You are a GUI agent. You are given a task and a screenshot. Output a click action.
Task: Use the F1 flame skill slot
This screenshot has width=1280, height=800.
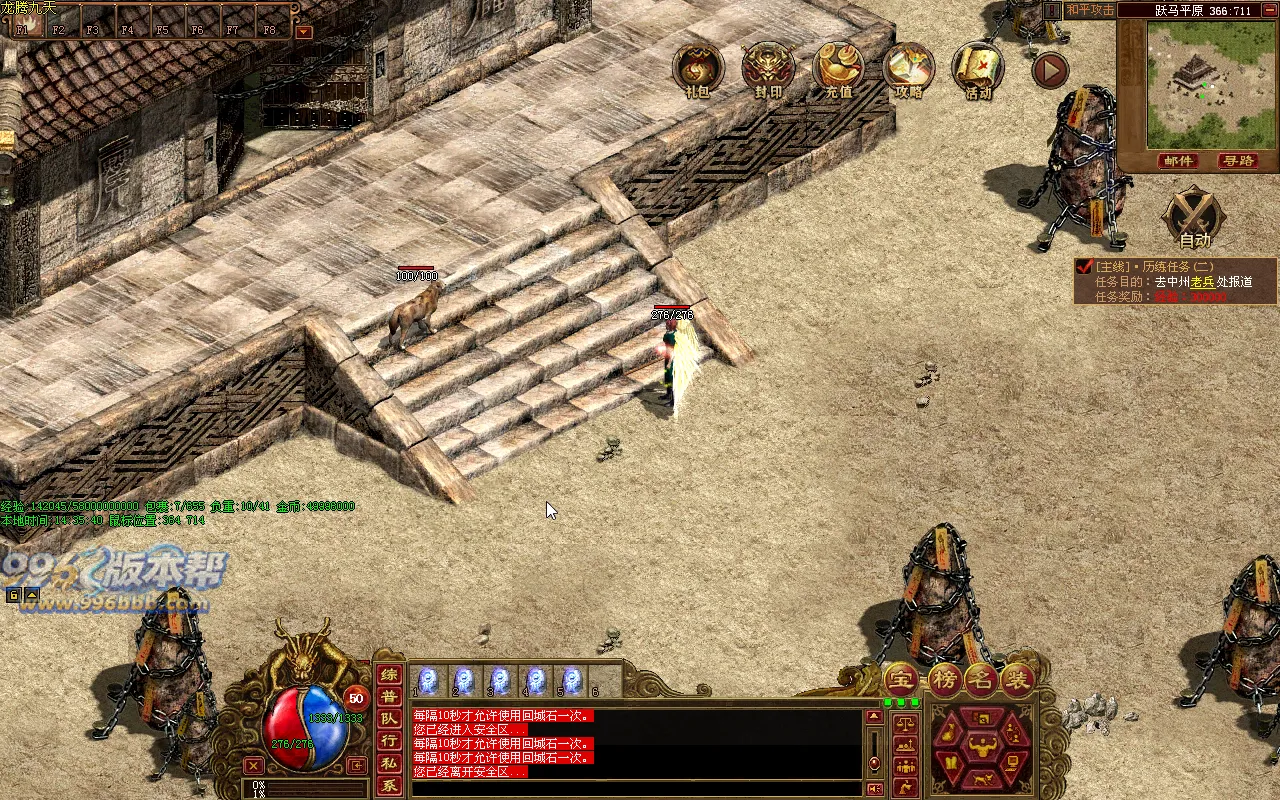click(28, 23)
